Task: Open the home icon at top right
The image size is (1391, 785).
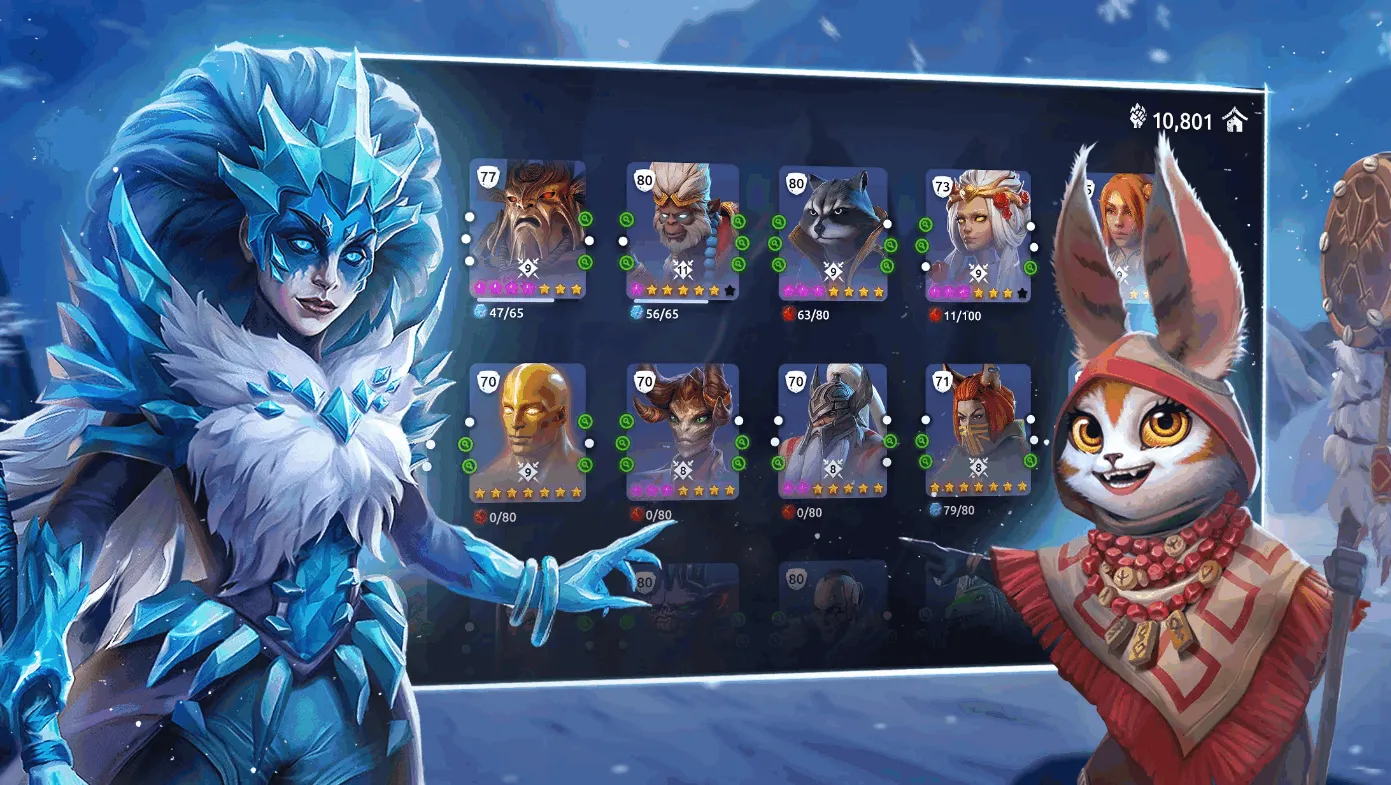Action: coord(1236,121)
